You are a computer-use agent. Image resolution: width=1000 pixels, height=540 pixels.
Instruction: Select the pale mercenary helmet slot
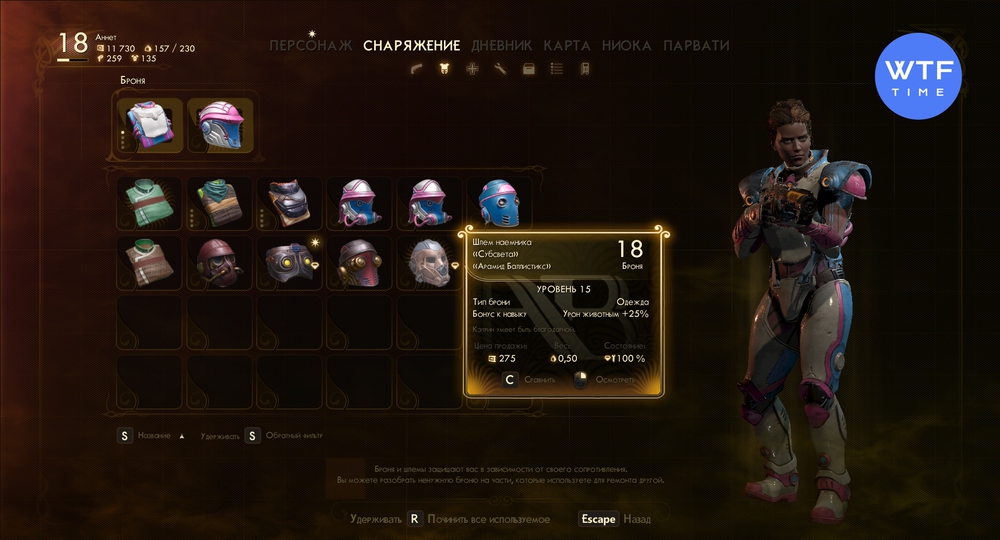(x=428, y=263)
